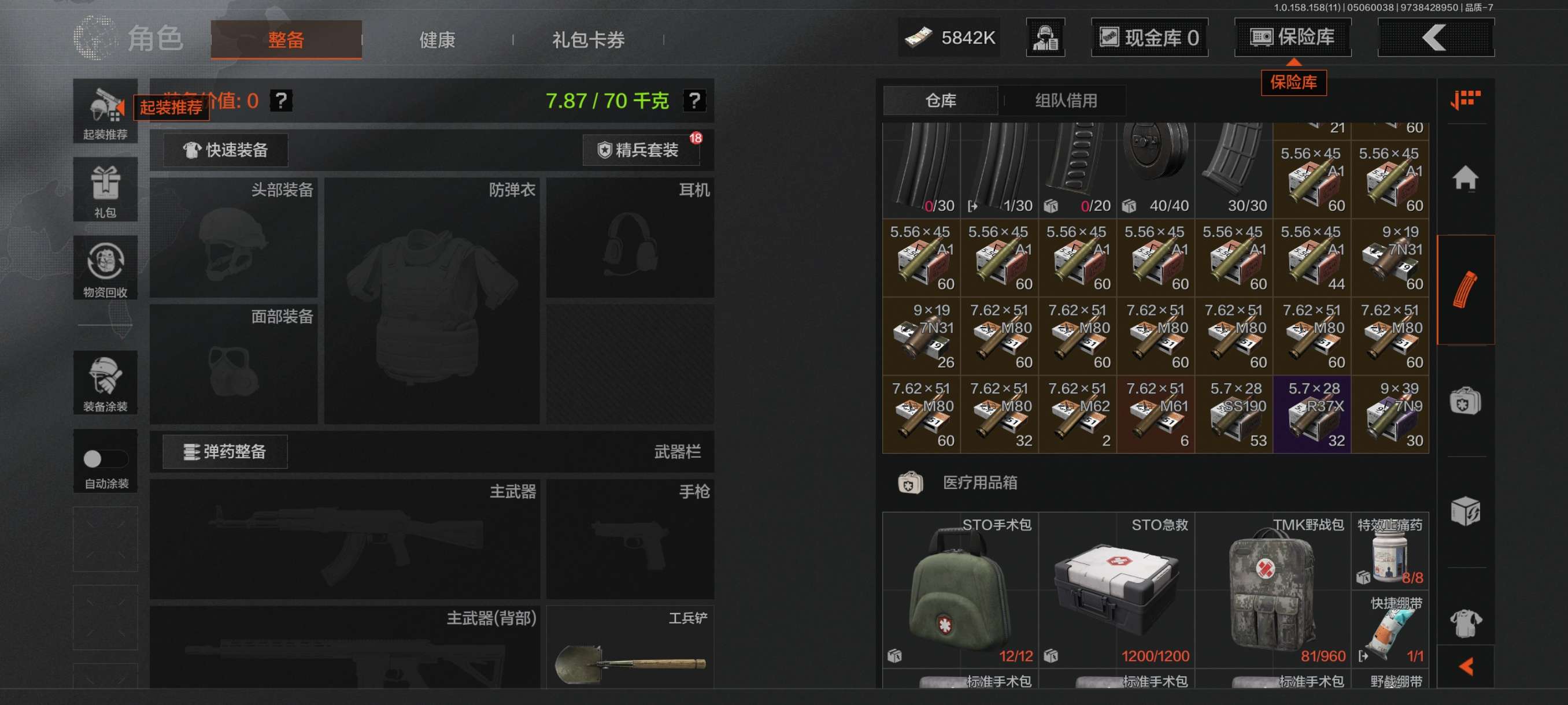This screenshot has width=1568, height=705.
Task: Select the 5.7×28 R37X ammo stack
Action: (x=1312, y=415)
